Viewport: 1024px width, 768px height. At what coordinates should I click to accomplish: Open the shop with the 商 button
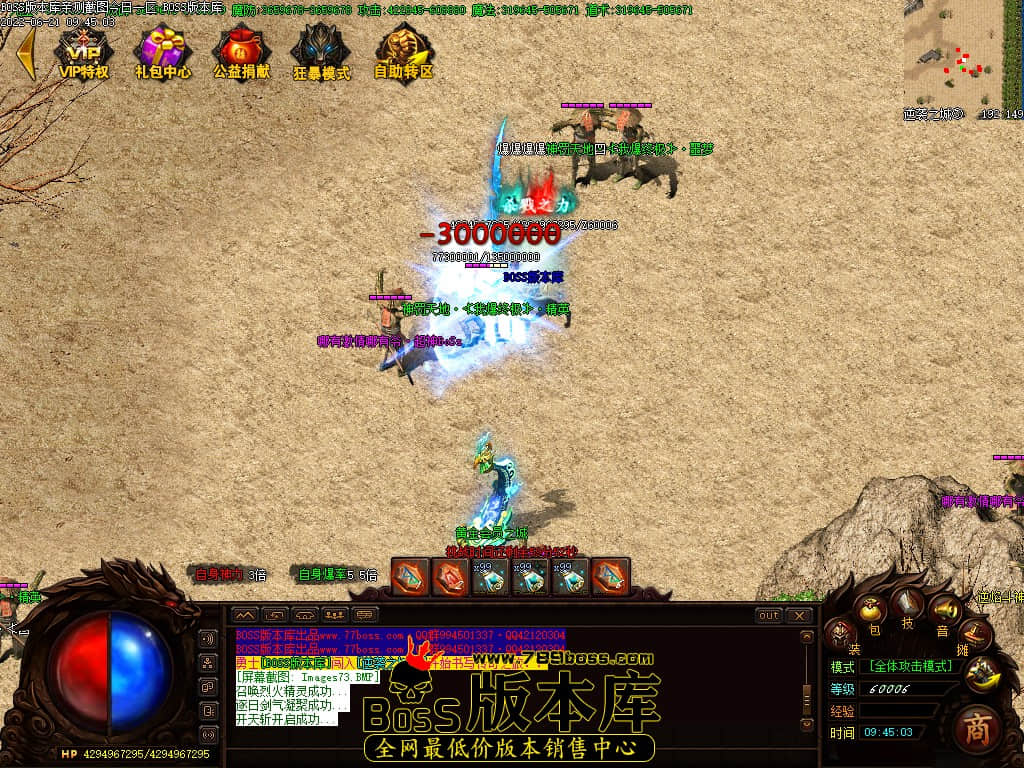tap(976, 730)
